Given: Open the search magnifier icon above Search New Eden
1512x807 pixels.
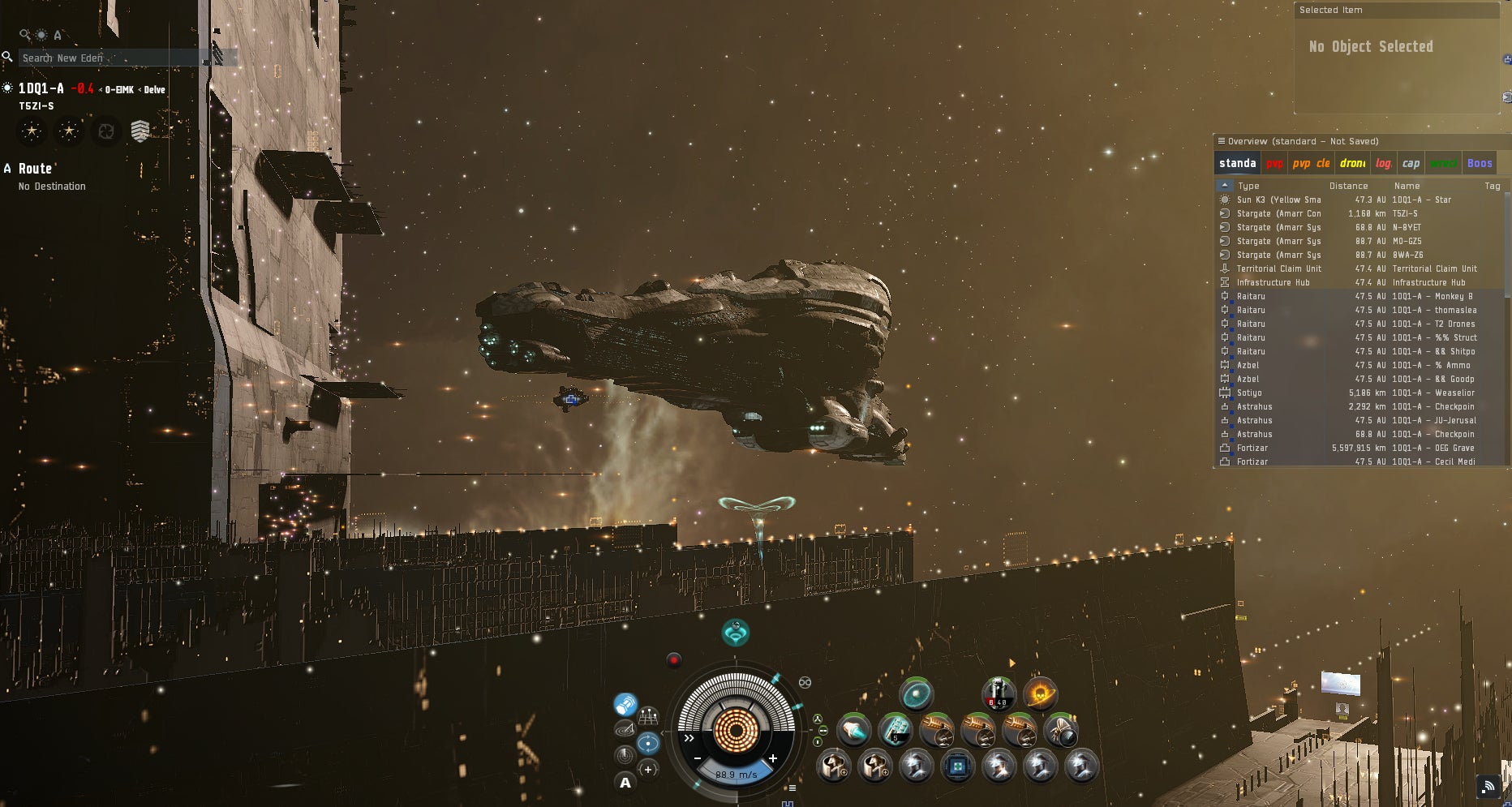Looking at the screenshot, I should click(22, 33).
